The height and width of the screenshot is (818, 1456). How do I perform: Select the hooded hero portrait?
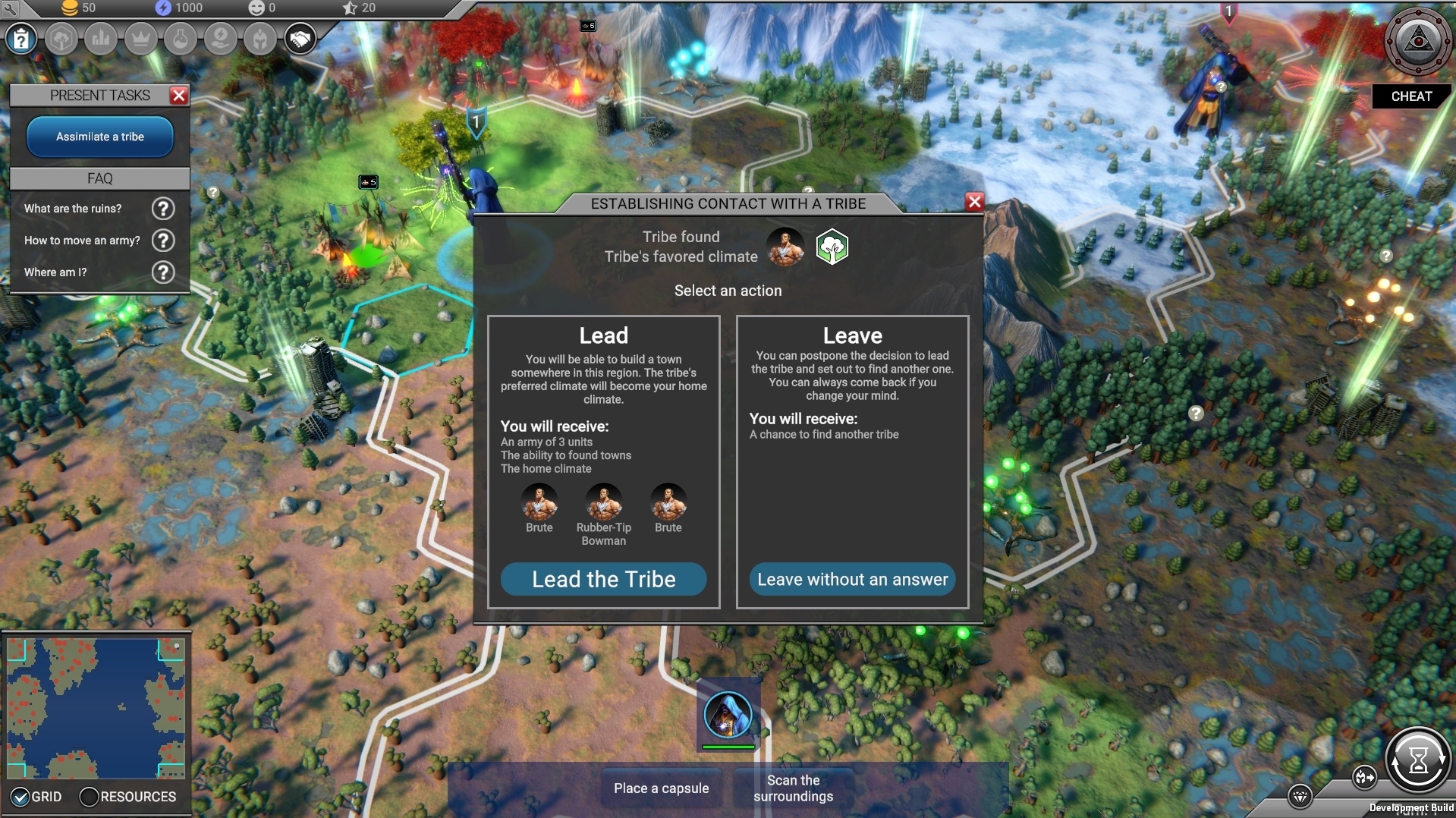(728, 715)
